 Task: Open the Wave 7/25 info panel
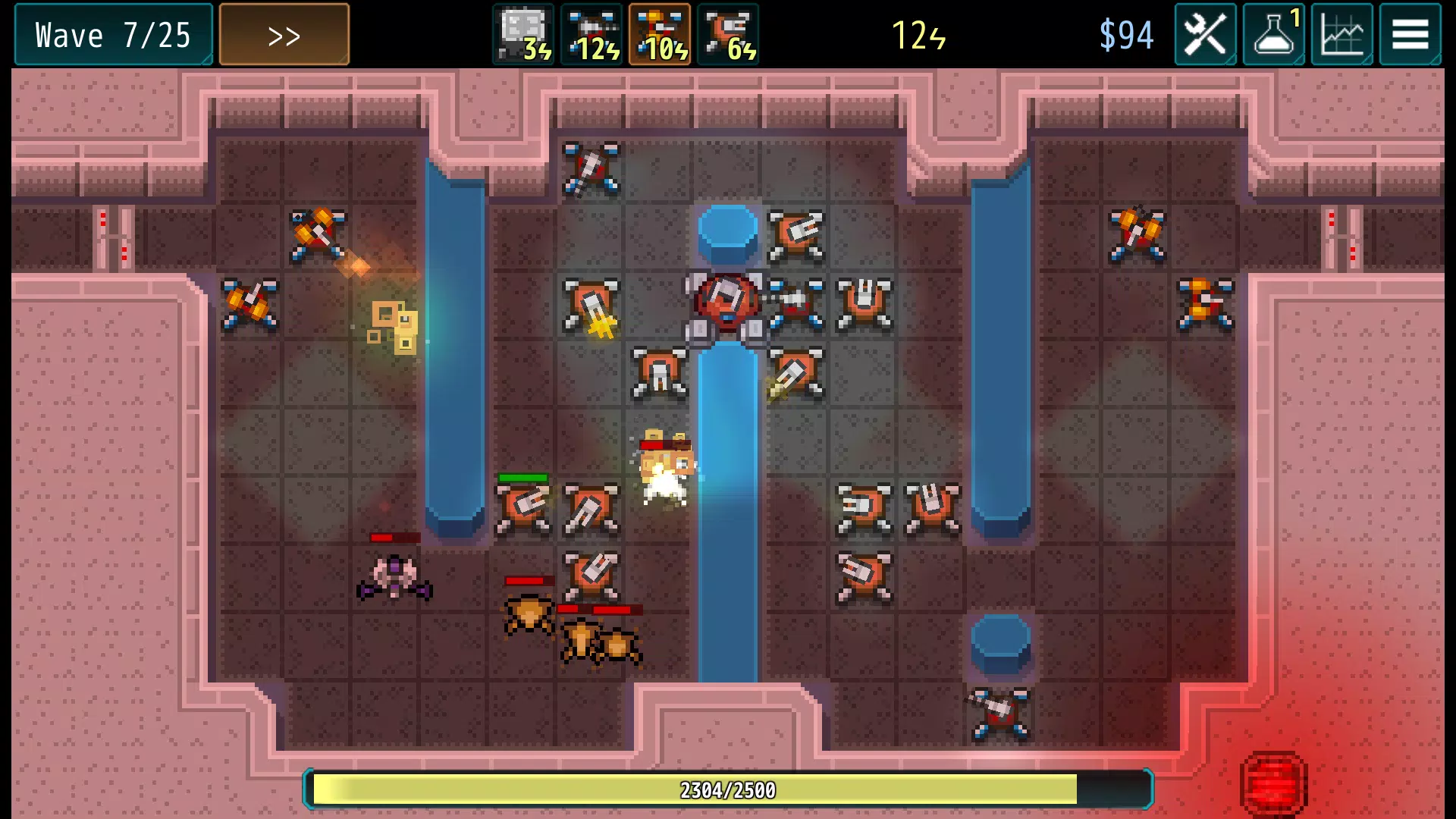point(113,35)
